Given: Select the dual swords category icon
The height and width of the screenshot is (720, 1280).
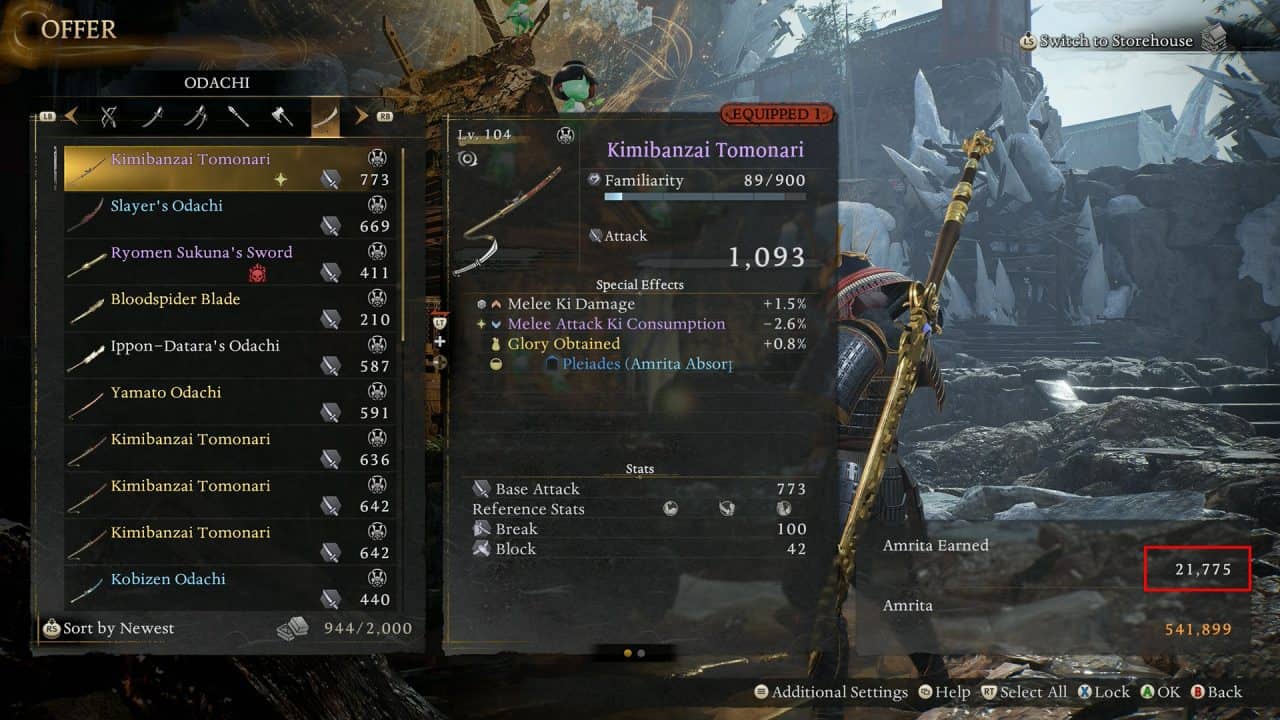Looking at the screenshot, I should (x=198, y=116).
